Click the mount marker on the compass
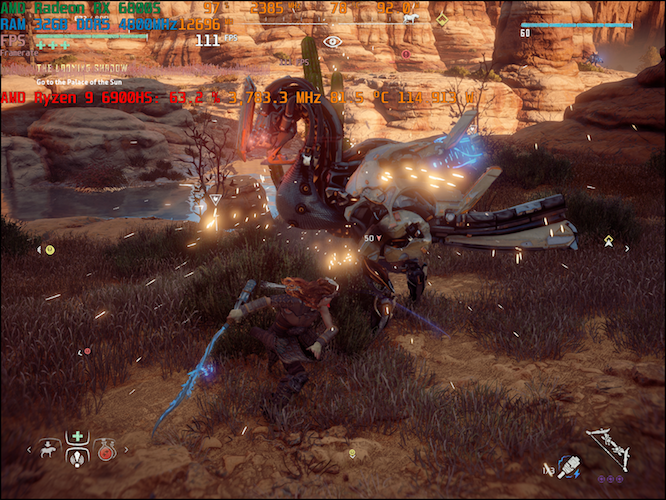Image resolution: width=666 pixels, height=500 pixels. pyautogui.click(x=409, y=18)
